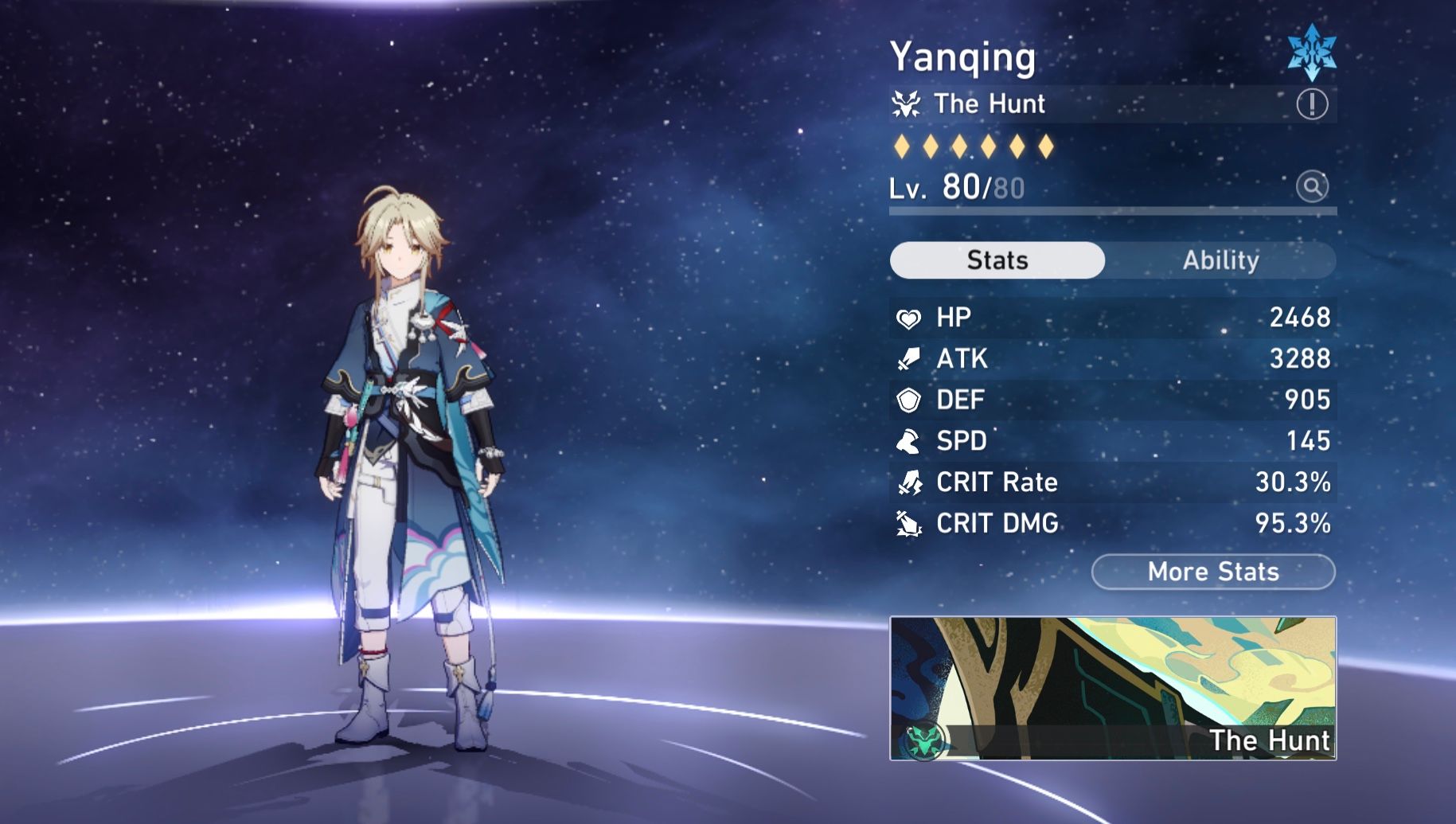Screen dimensions: 1456x824
Task: Toggle the first Eidolon diamond
Action: (x=903, y=147)
